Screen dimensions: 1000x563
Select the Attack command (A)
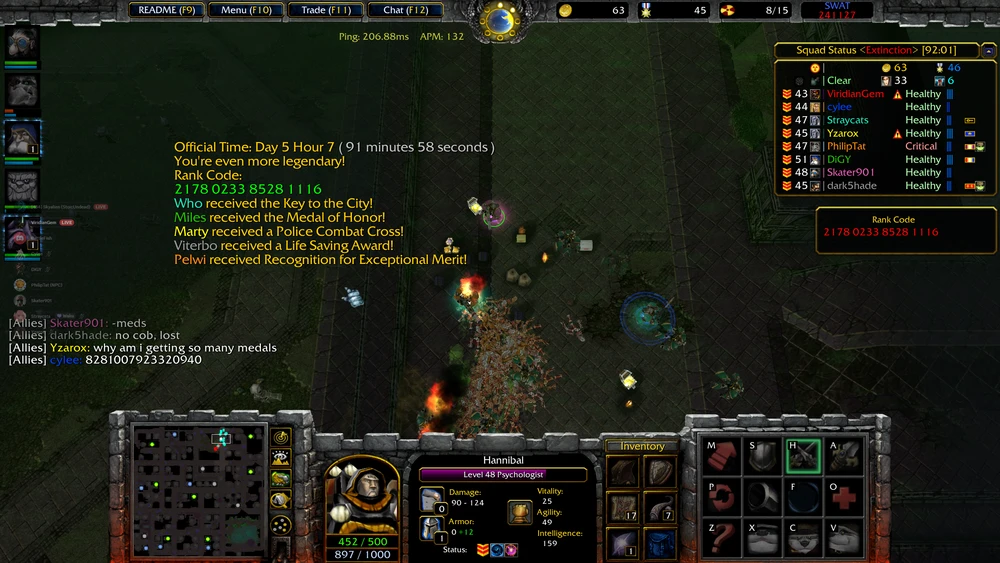845,456
